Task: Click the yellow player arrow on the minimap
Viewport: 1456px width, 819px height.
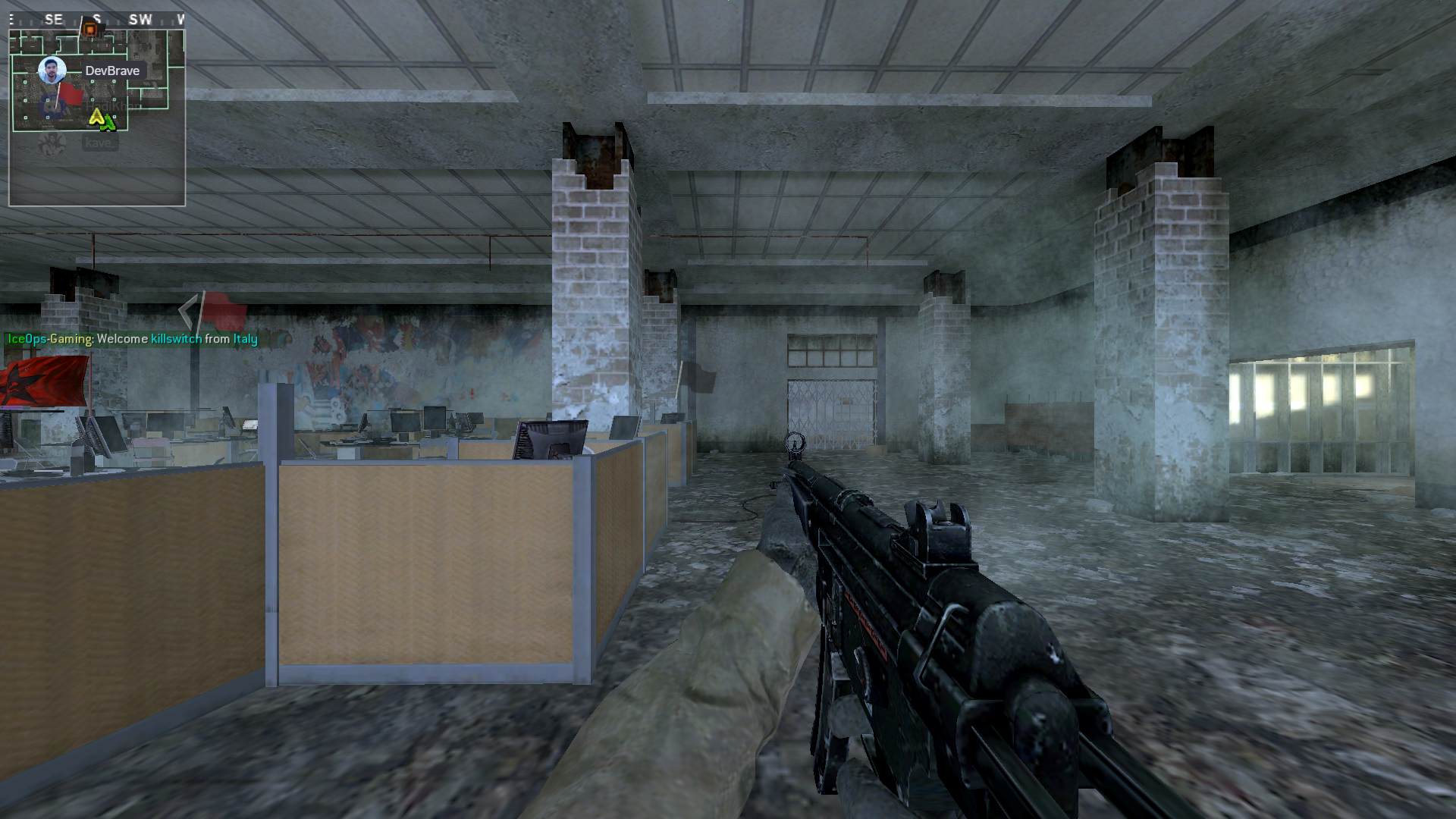Action: 96,117
